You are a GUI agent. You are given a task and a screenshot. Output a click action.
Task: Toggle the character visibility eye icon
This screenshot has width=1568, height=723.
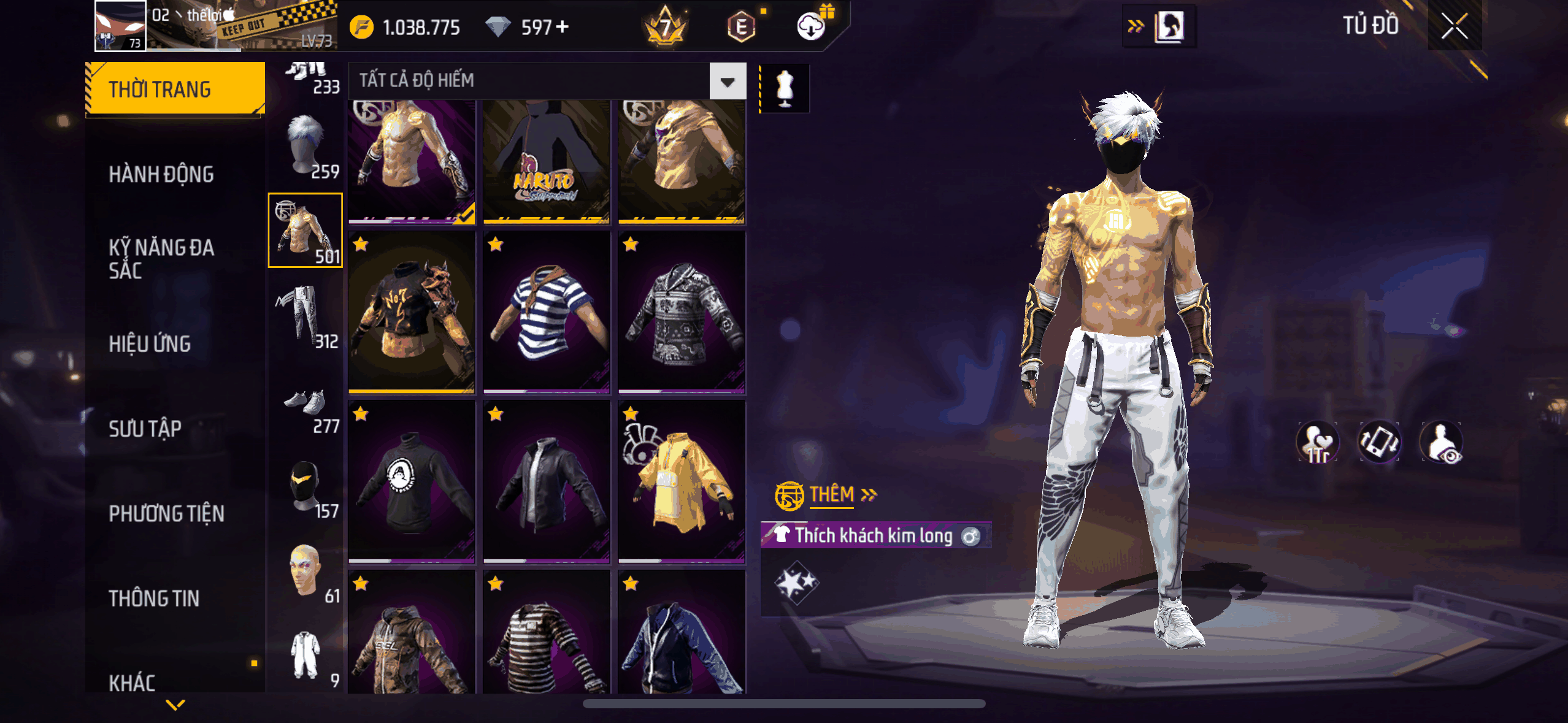coord(1441,442)
